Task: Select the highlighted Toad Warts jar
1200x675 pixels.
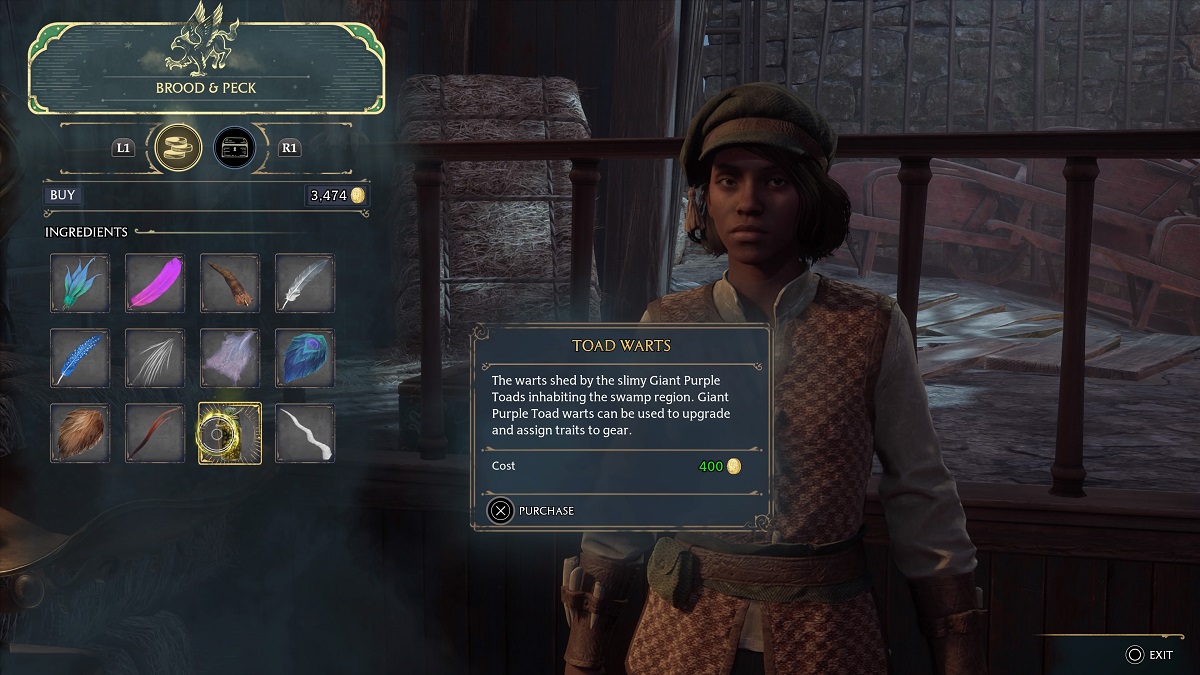Action: point(230,433)
